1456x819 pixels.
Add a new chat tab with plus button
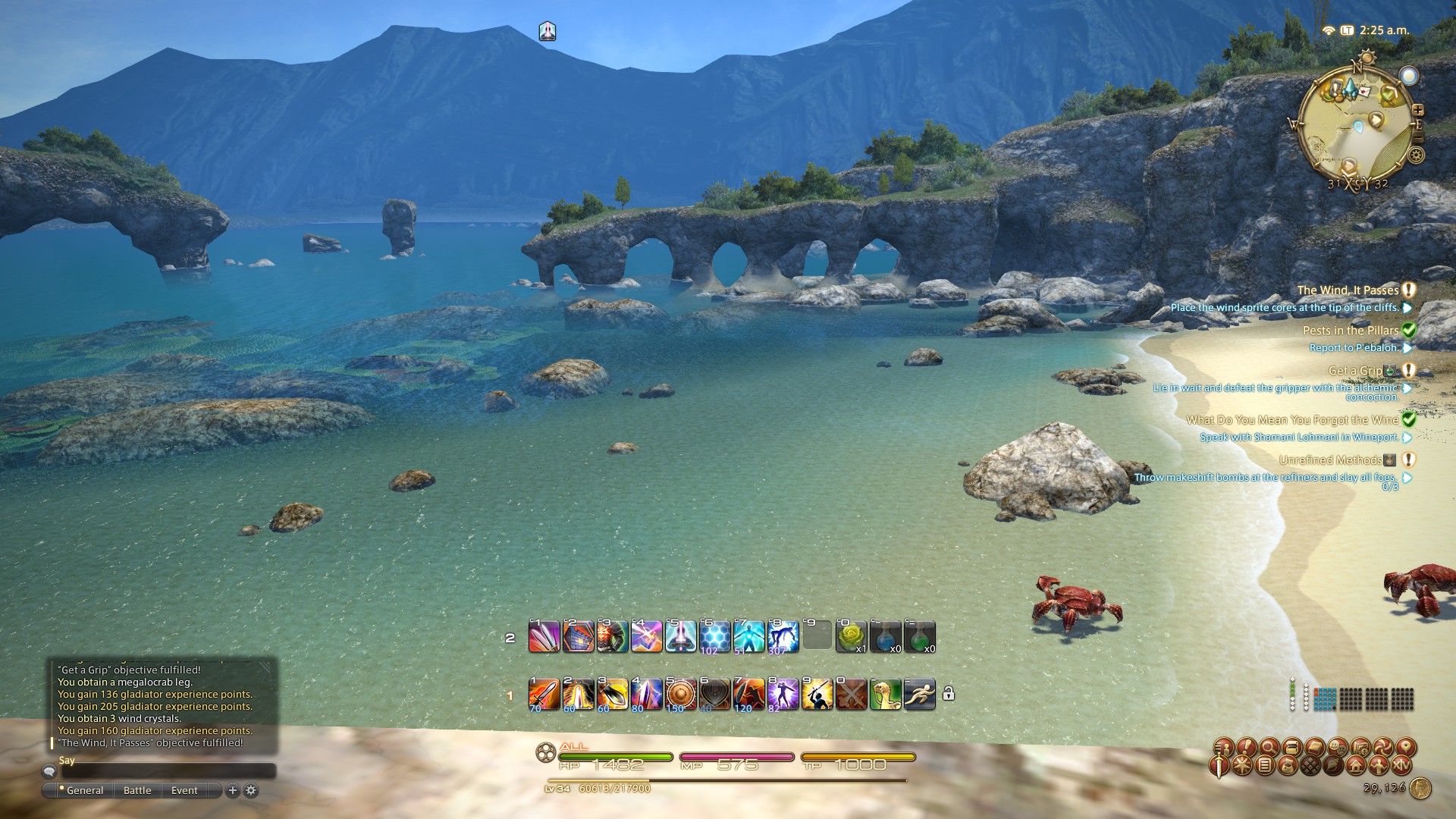233,790
